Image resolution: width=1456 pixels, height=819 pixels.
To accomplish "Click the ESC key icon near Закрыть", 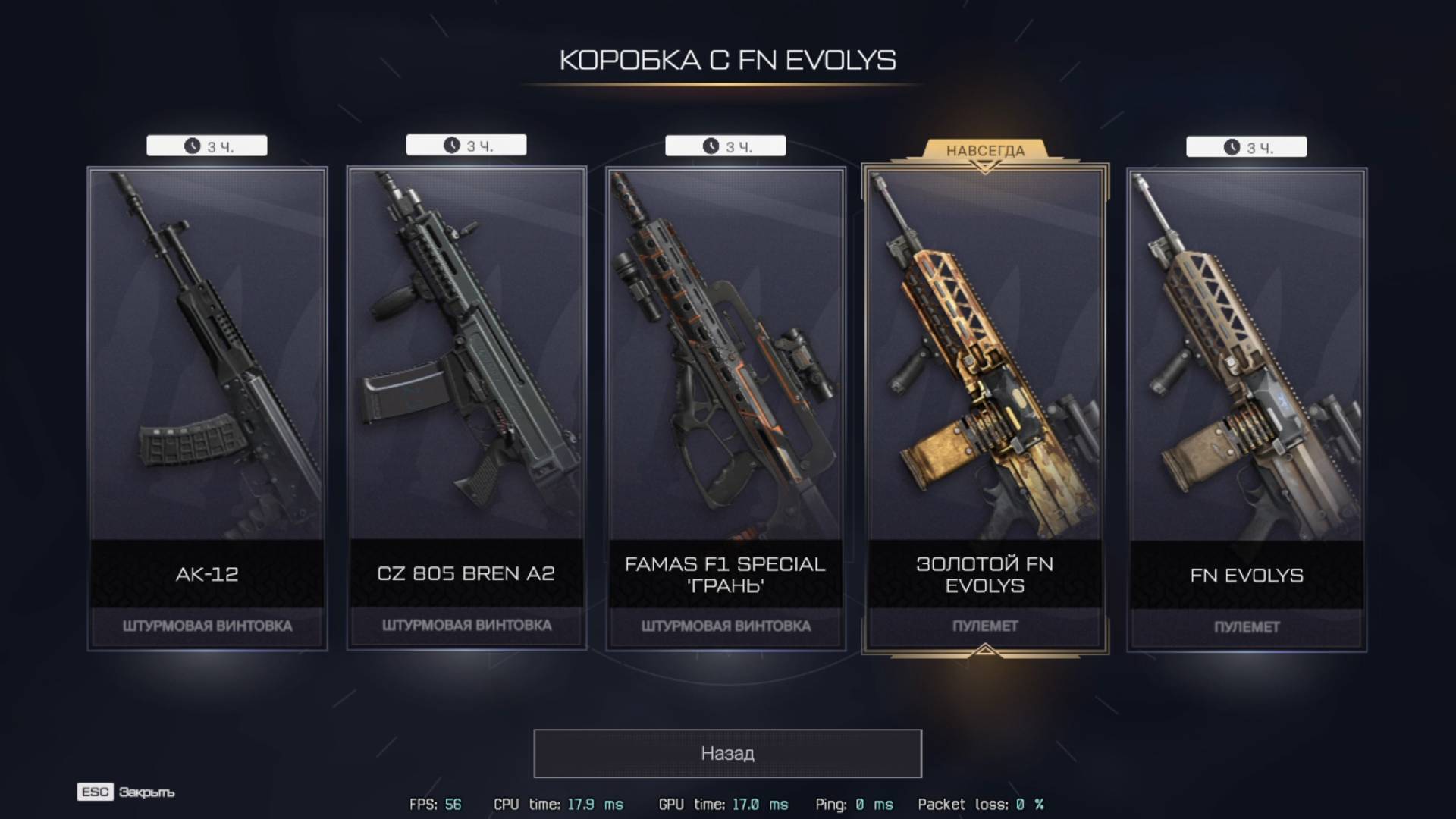I will click(94, 792).
